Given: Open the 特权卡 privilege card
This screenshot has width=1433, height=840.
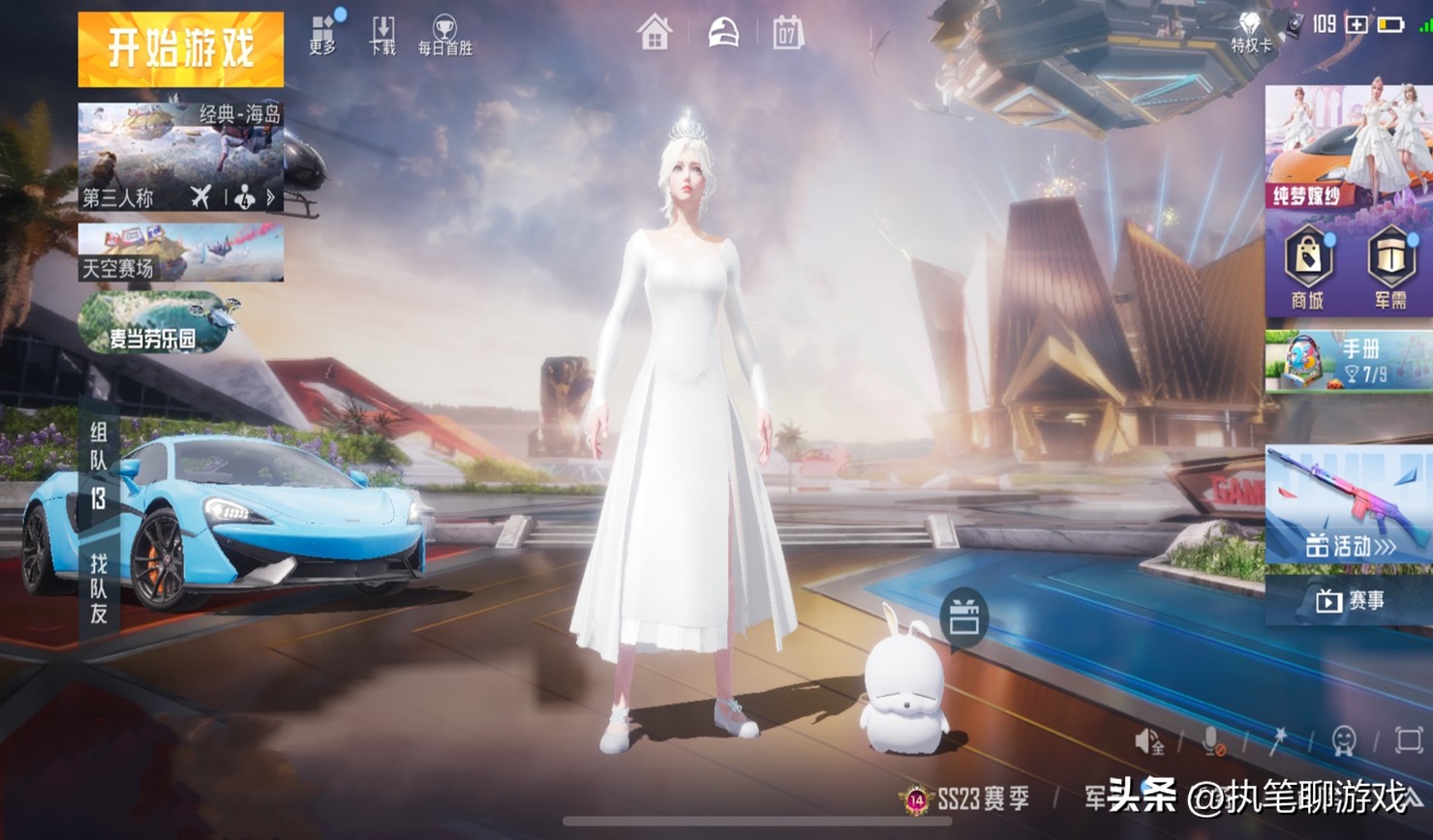Looking at the screenshot, I should pos(1251,31).
